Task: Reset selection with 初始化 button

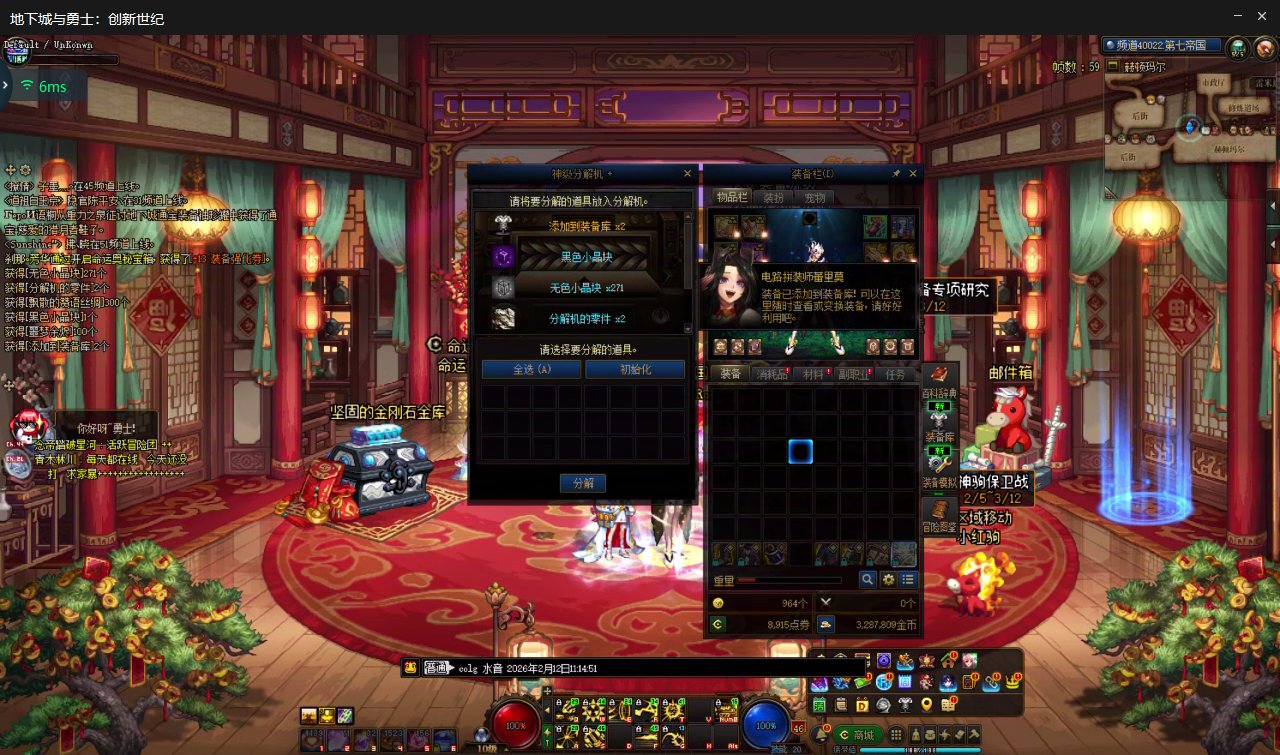Action: click(x=635, y=369)
